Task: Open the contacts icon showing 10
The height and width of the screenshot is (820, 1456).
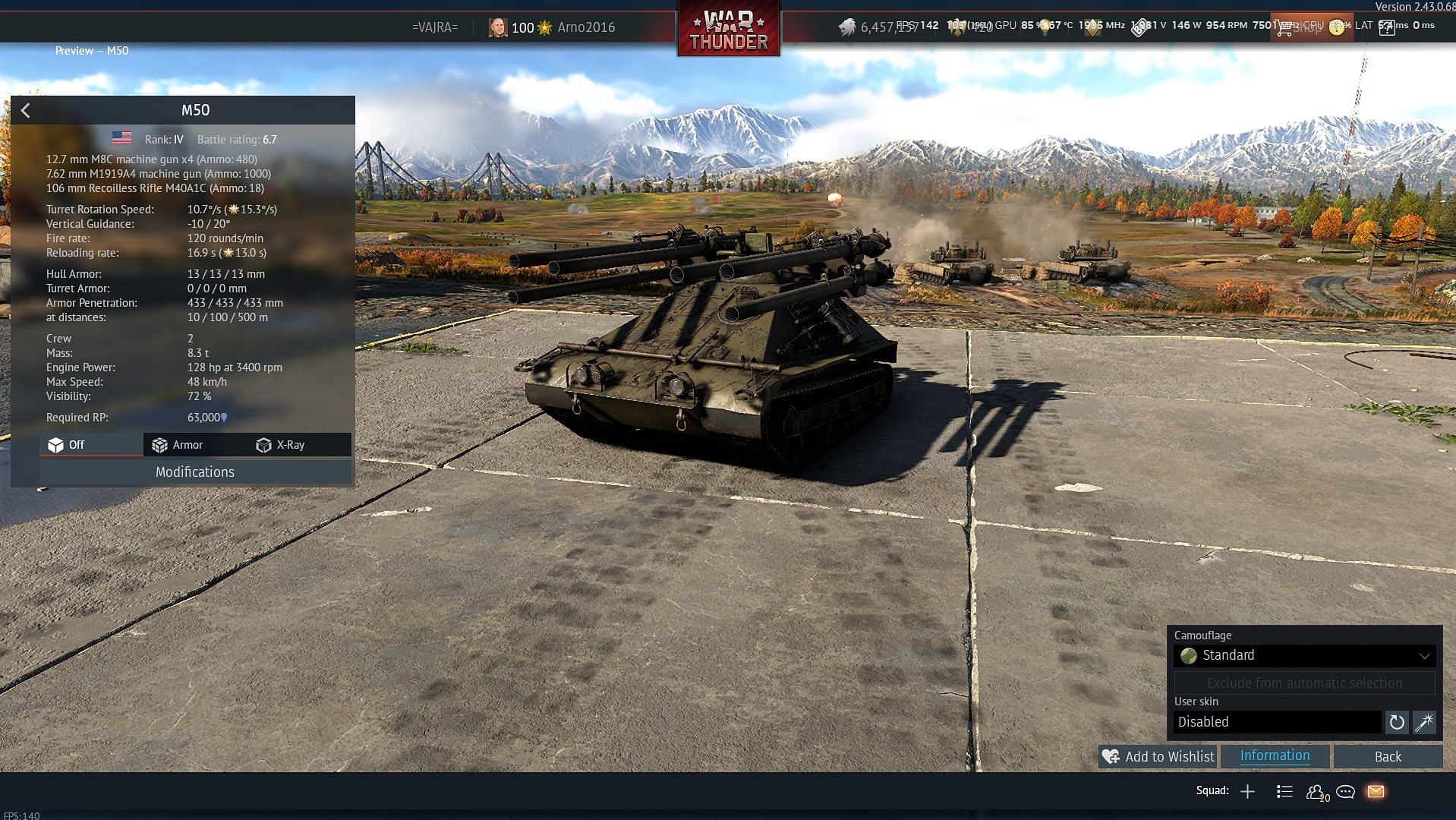Action: [1316, 792]
